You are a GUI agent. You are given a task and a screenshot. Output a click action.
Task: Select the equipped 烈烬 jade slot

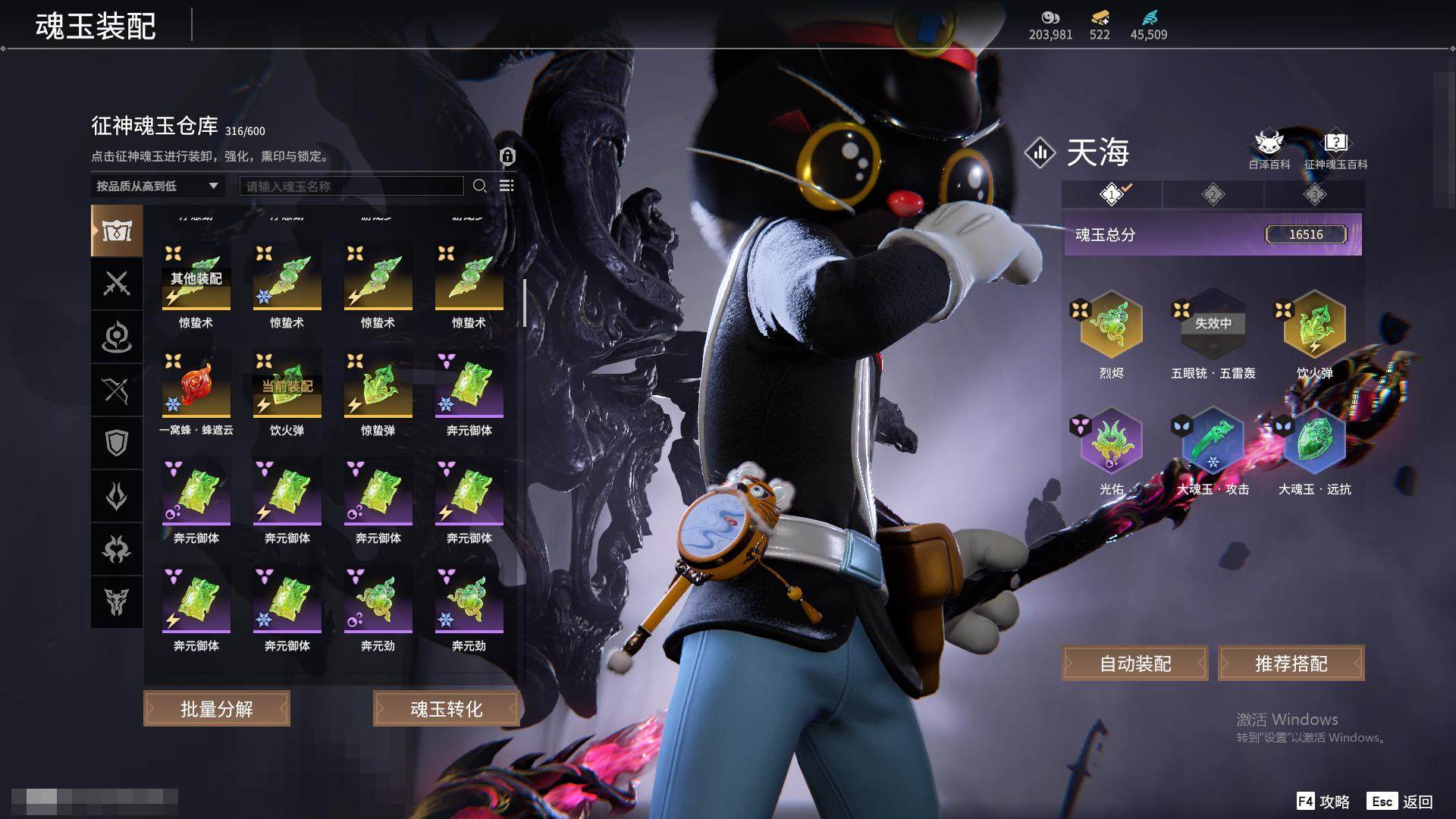point(1111,326)
